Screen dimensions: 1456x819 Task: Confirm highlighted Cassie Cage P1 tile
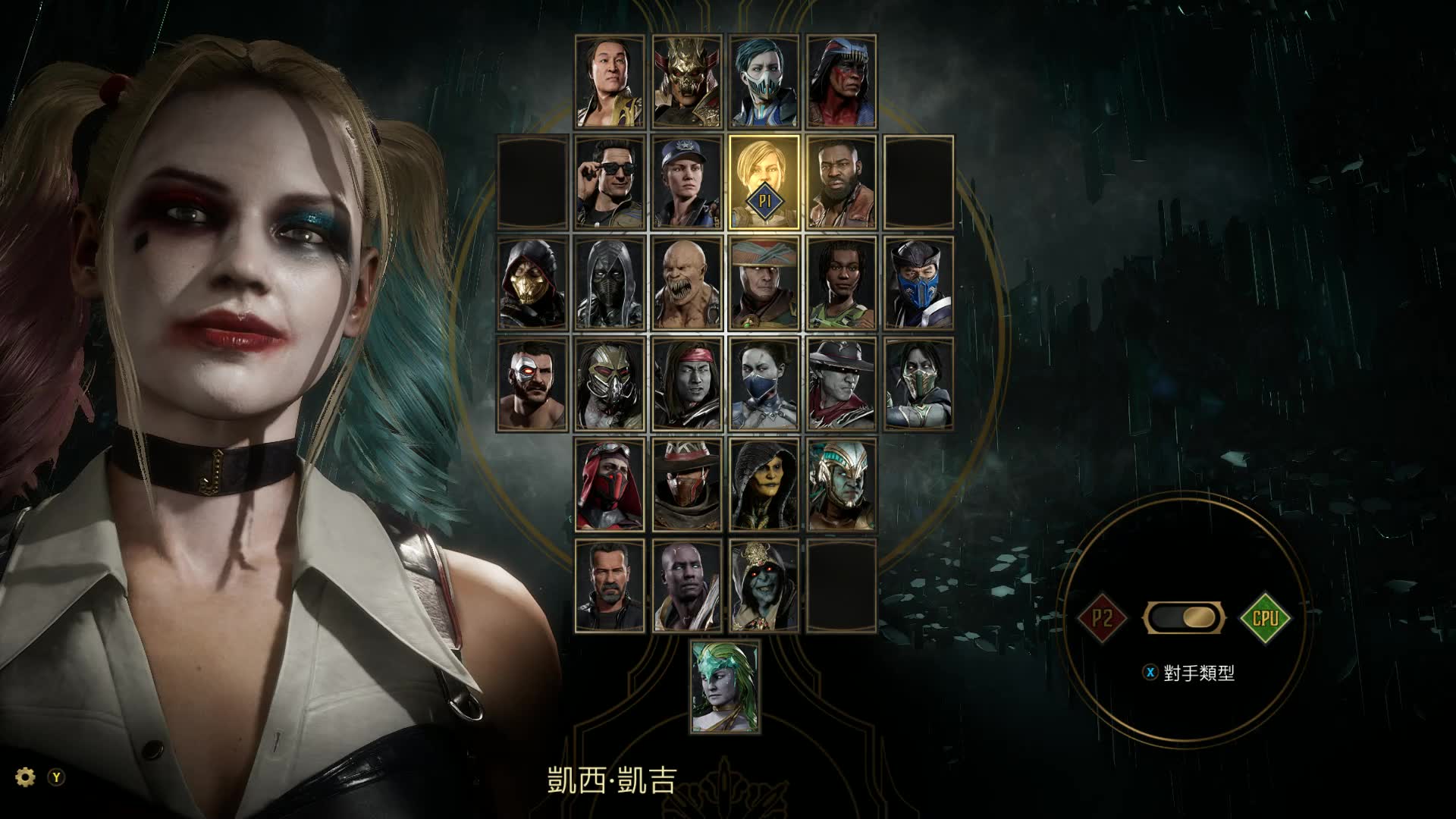coord(764,183)
